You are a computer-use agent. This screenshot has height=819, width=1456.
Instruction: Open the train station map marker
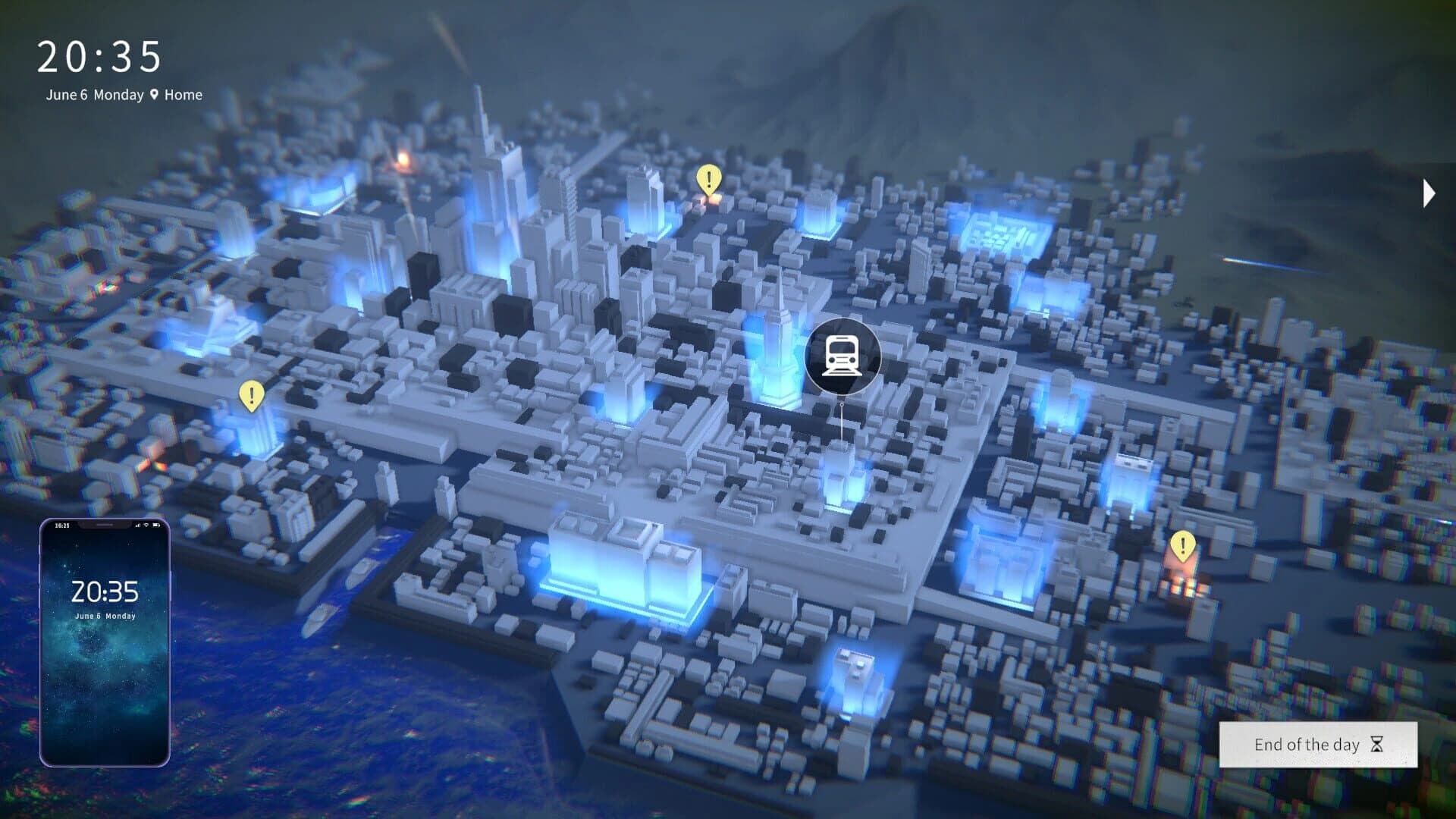840,355
